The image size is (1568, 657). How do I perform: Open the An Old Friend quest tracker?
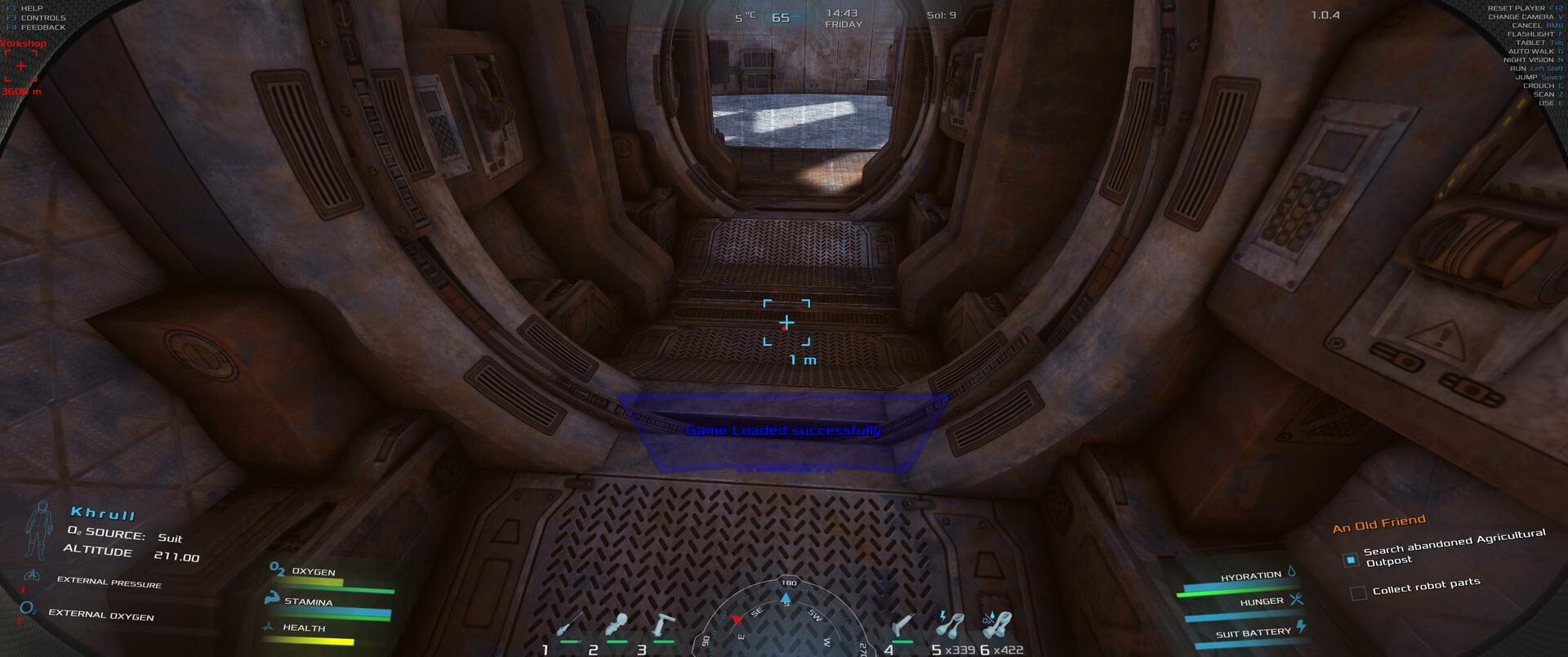click(1379, 523)
